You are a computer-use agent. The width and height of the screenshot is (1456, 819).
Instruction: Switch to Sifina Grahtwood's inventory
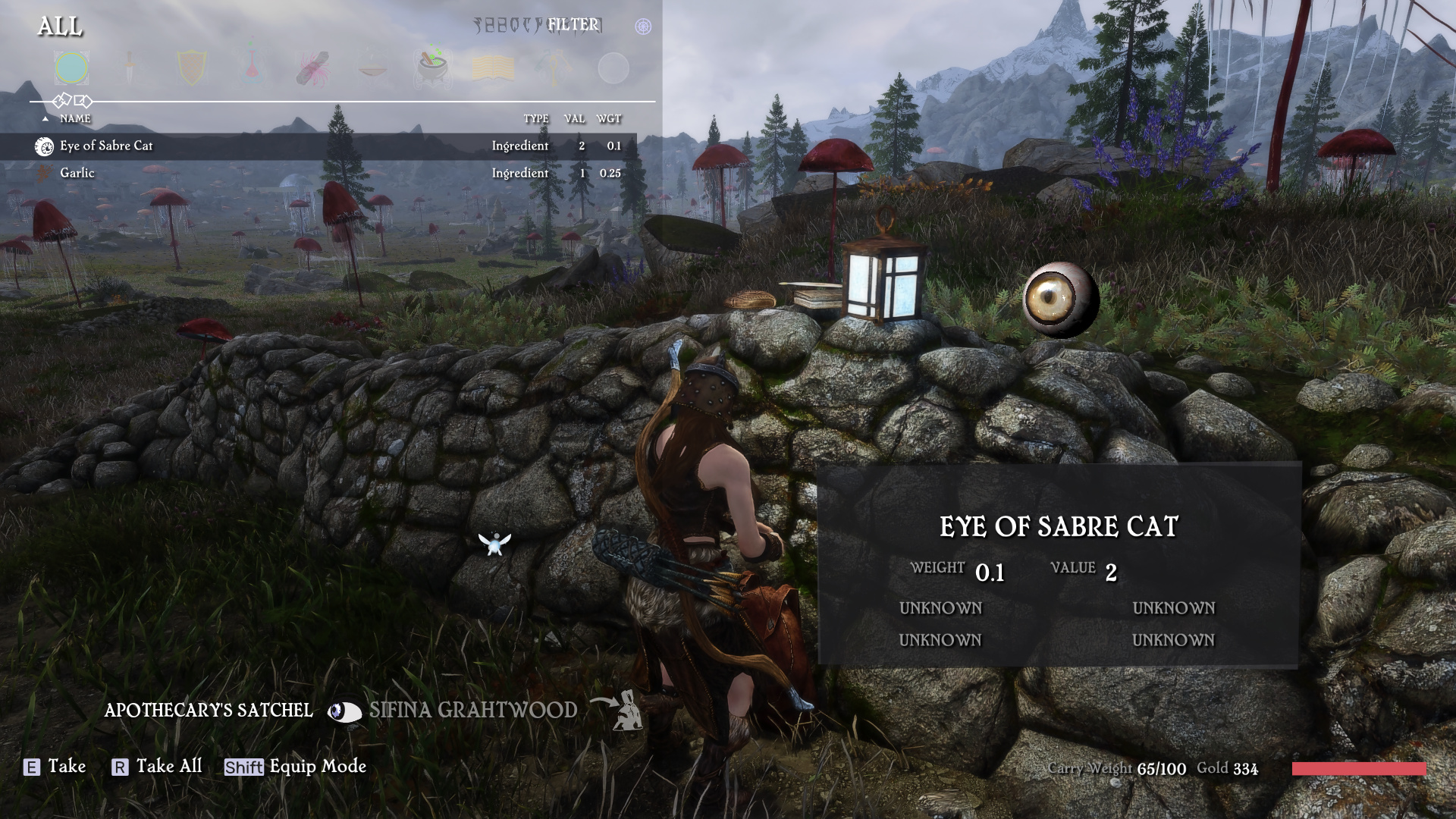[472, 711]
